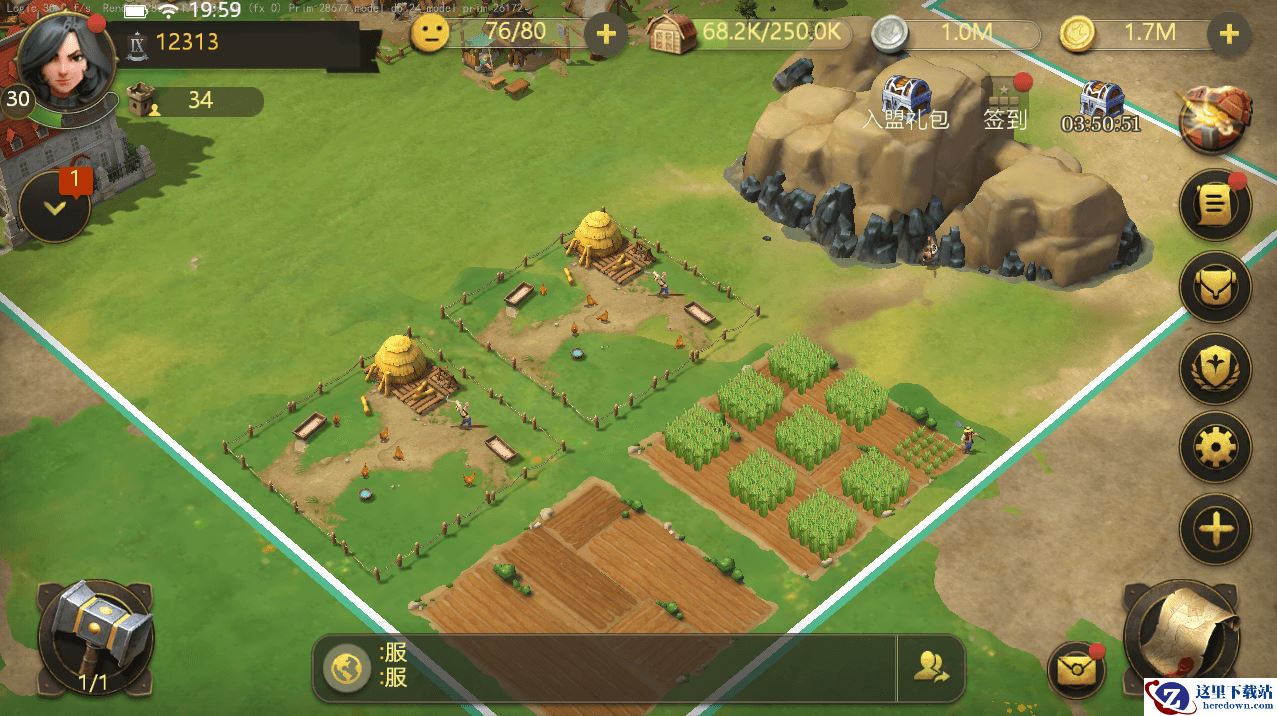
Task: Expand more options with round plus
Action: tap(1215, 528)
